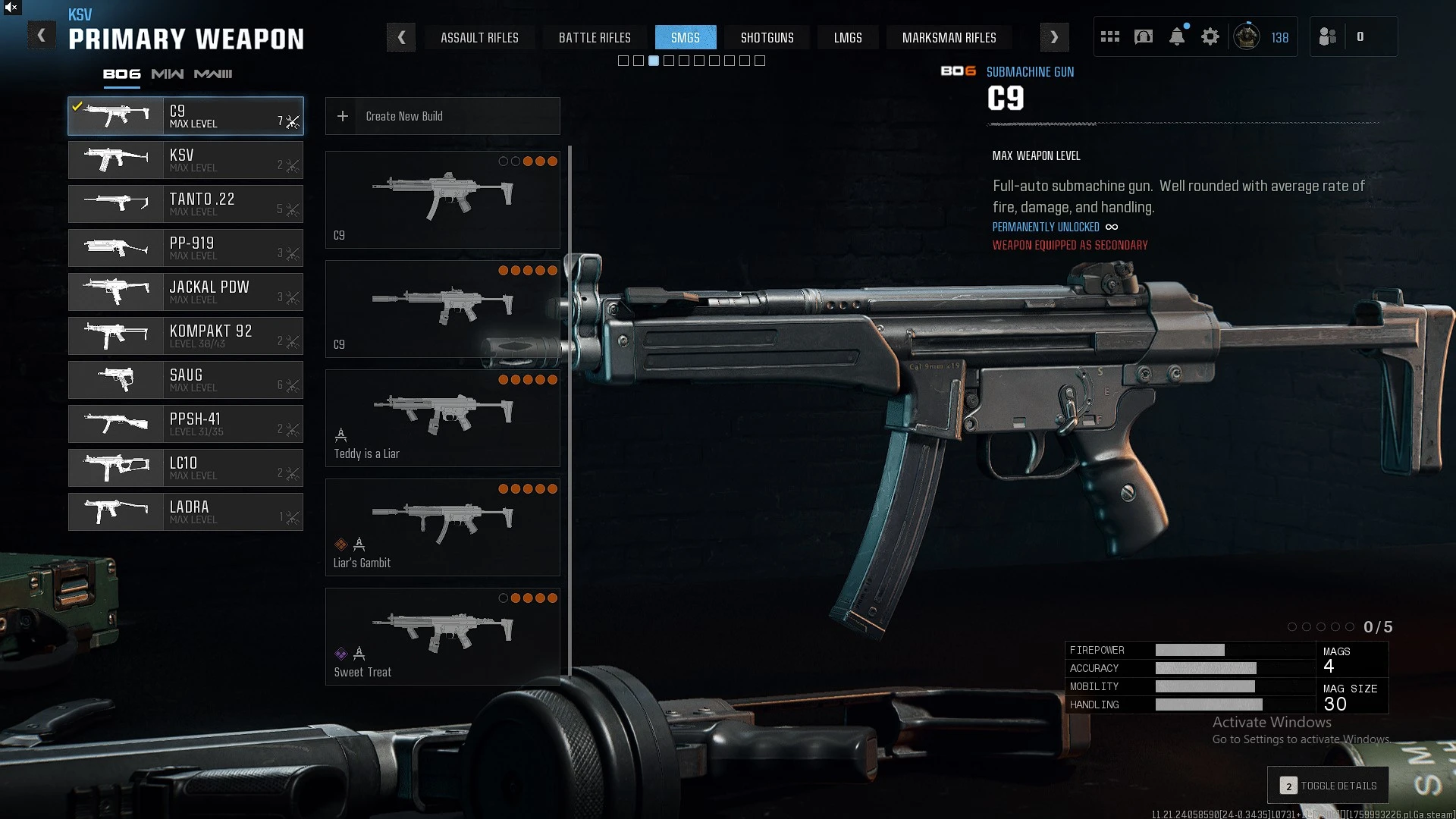
Task: Switch weapon filter to MWIII
Action: click(x=213, y=74)
